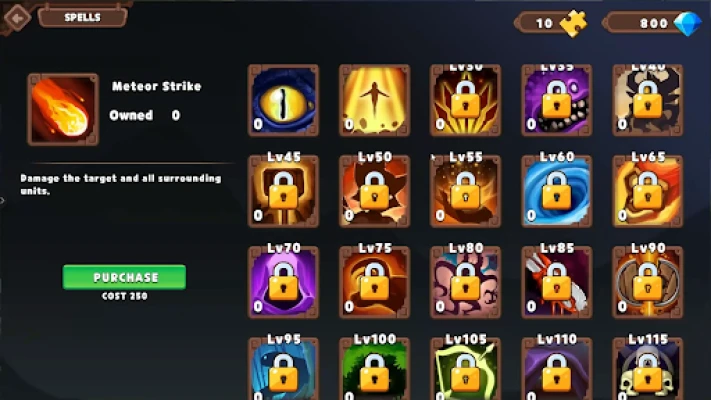Select the locked Lv60 blue vortex spell
The image size is (711, 400).
pyautogui.click(x=556, y=191)
